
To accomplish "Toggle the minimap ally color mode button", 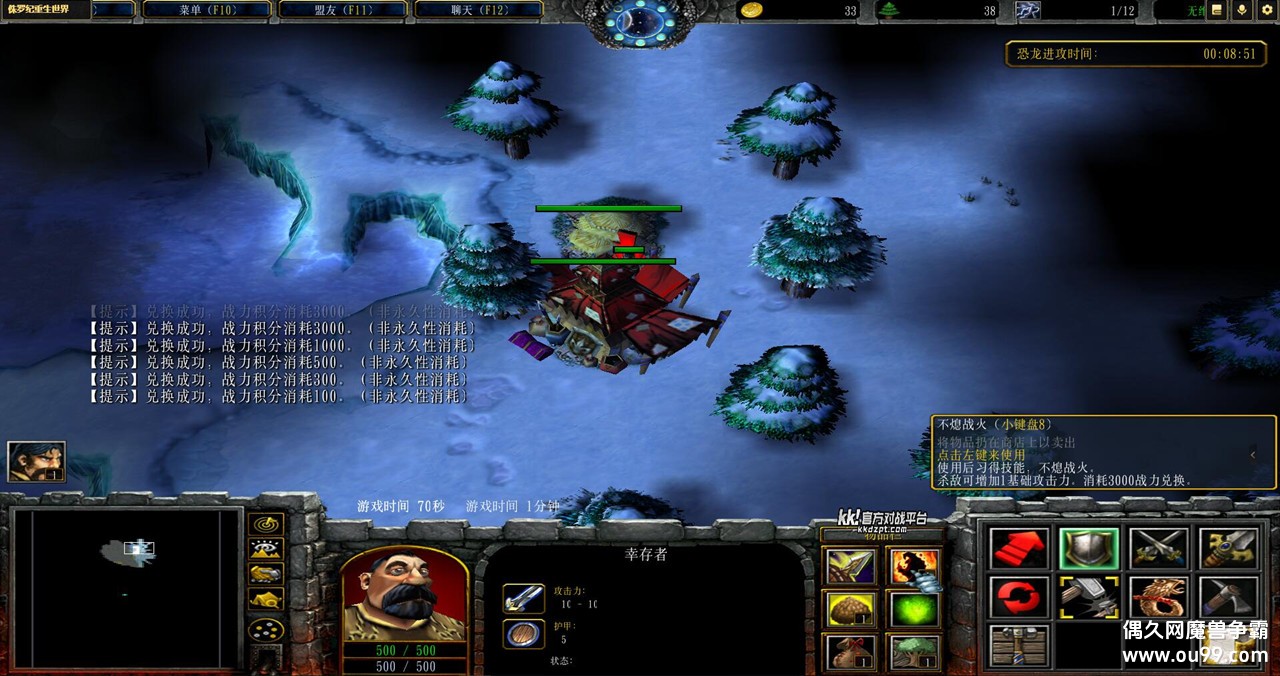I will (x=266, y=574).
